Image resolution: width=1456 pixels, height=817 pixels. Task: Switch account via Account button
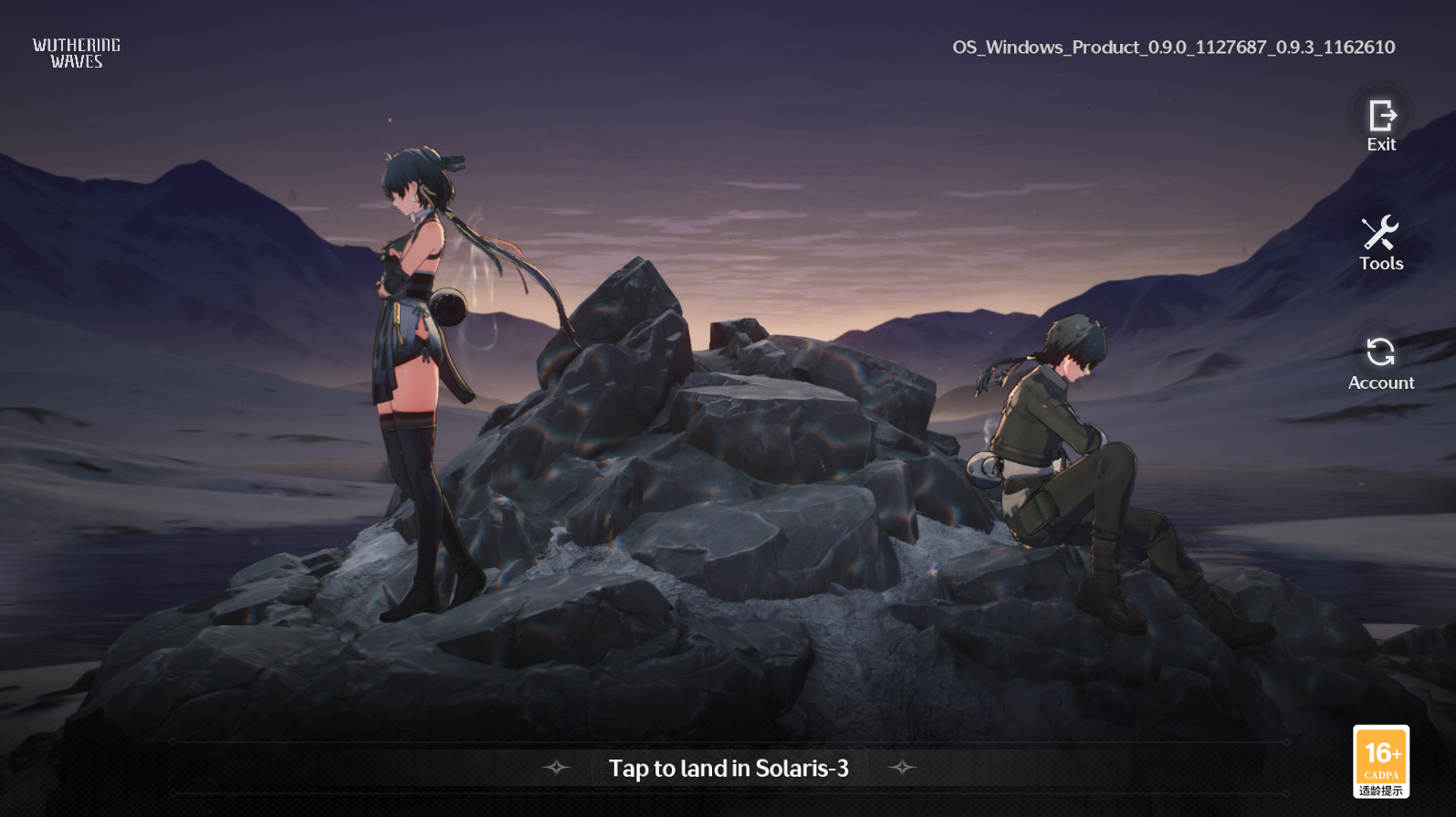(x=1380, y=362)
